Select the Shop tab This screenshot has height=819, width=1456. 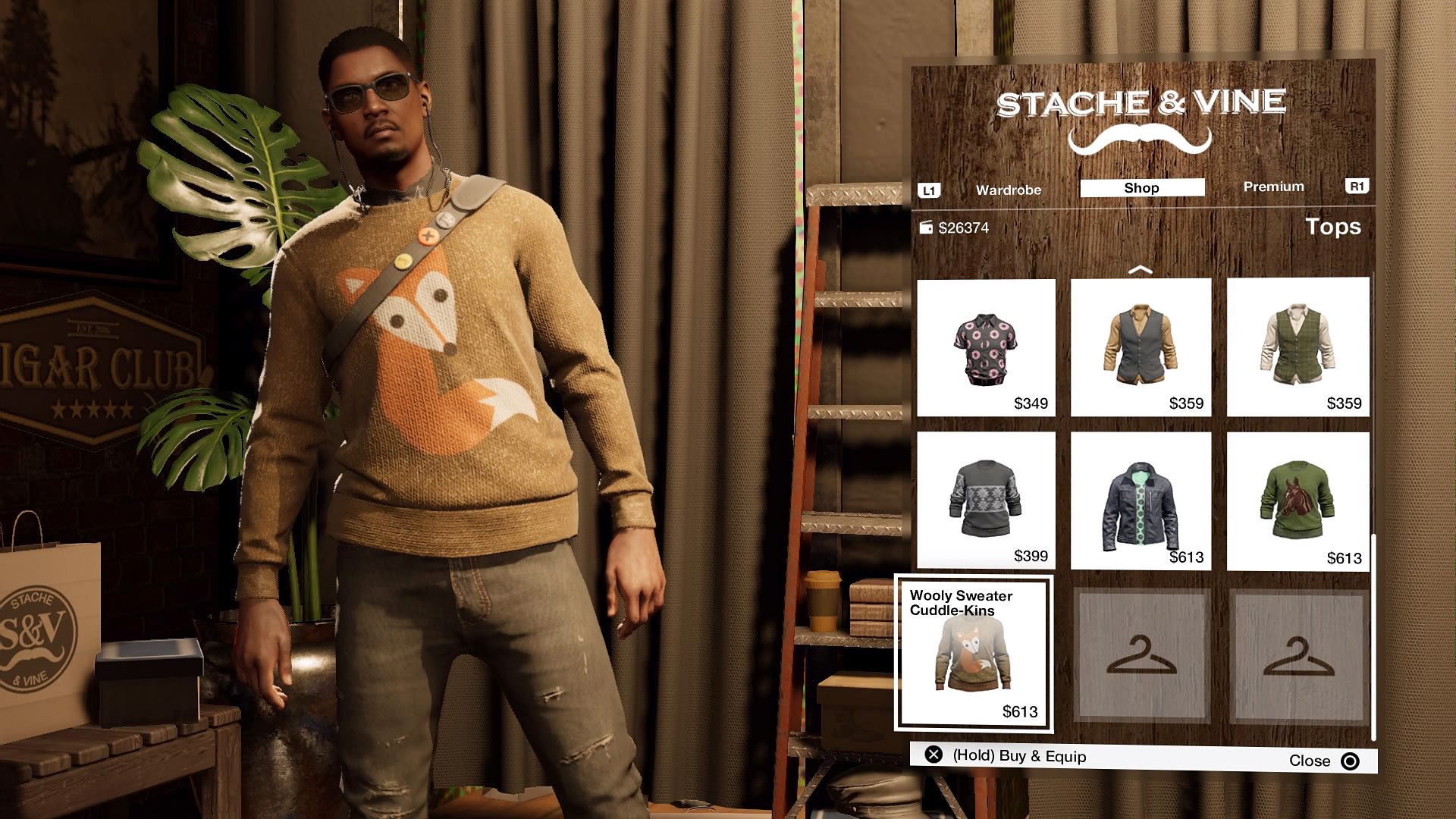(1141, 188)
